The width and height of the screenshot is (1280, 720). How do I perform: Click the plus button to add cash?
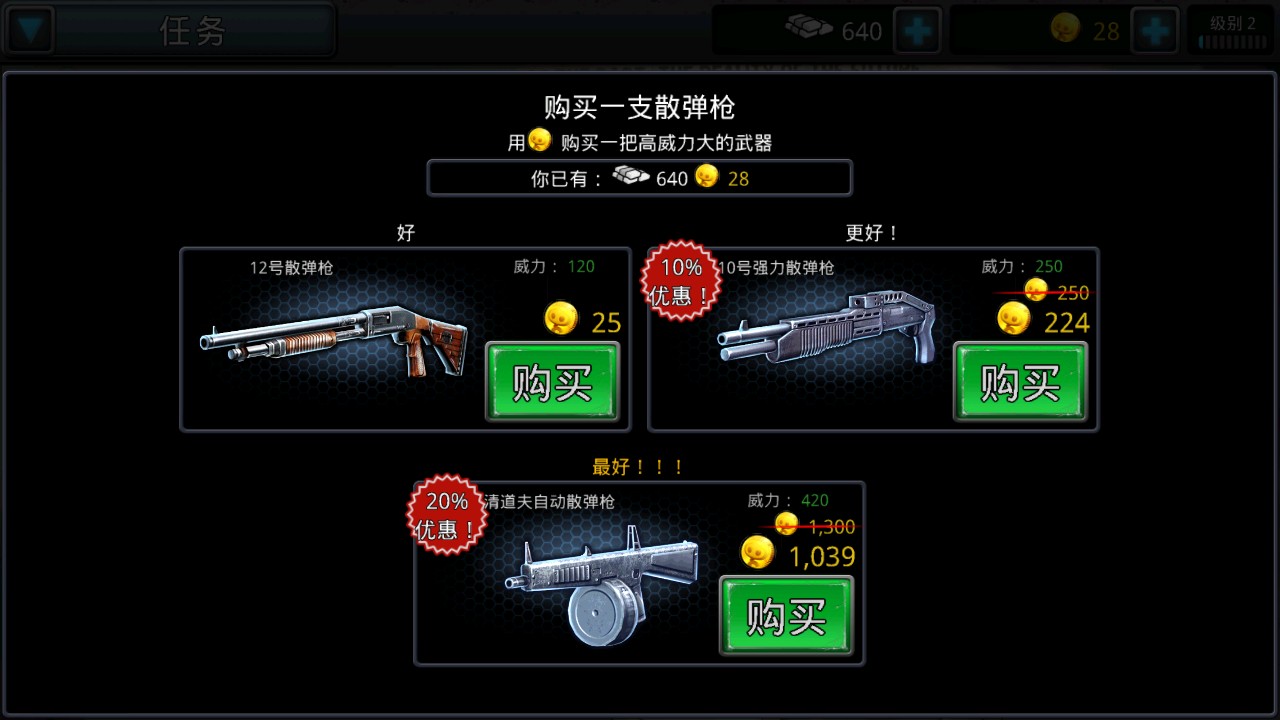[x=917, y=30]
